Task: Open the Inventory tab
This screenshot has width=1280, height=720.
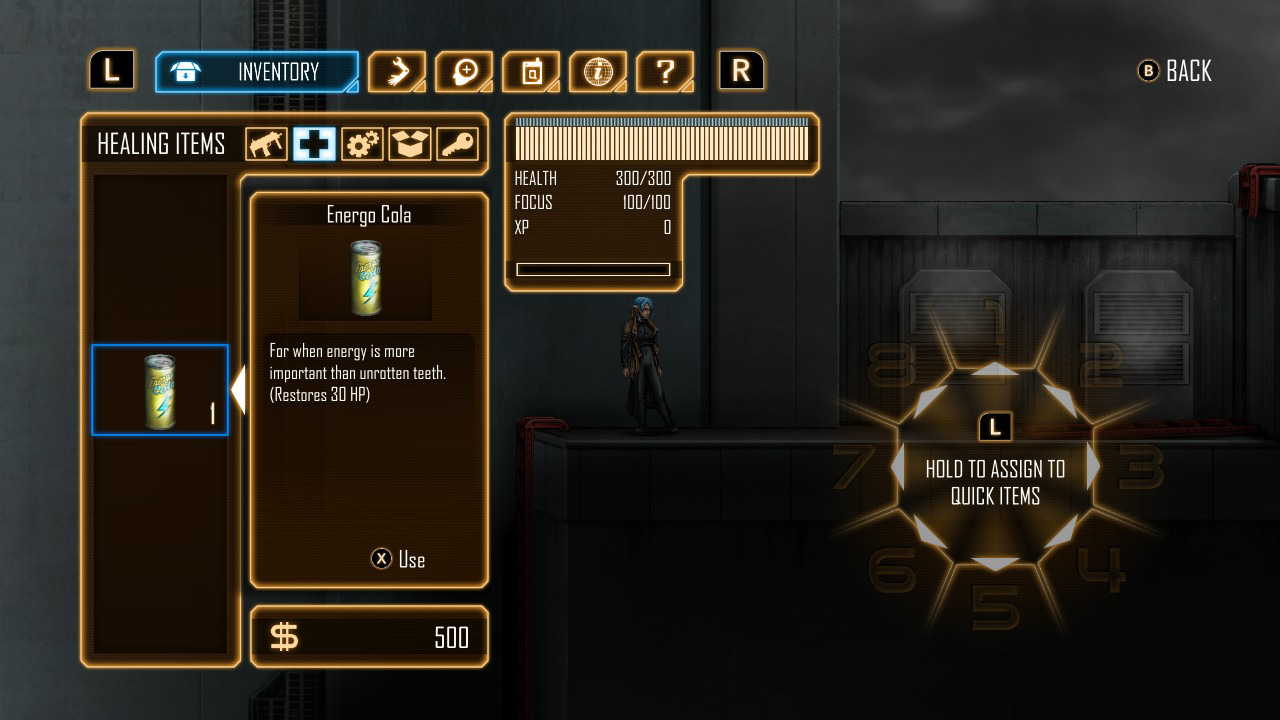Action: (x=256, y=72)
